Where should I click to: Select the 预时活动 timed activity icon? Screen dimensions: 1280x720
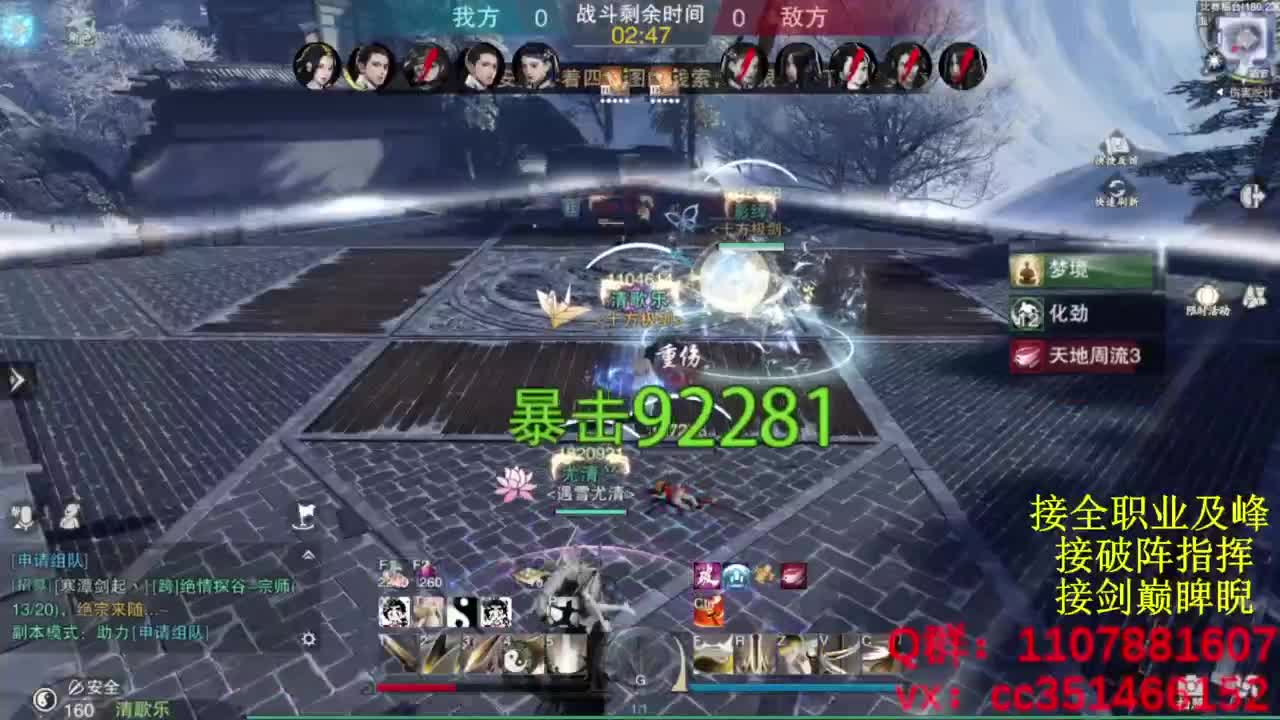(1206, 295)
